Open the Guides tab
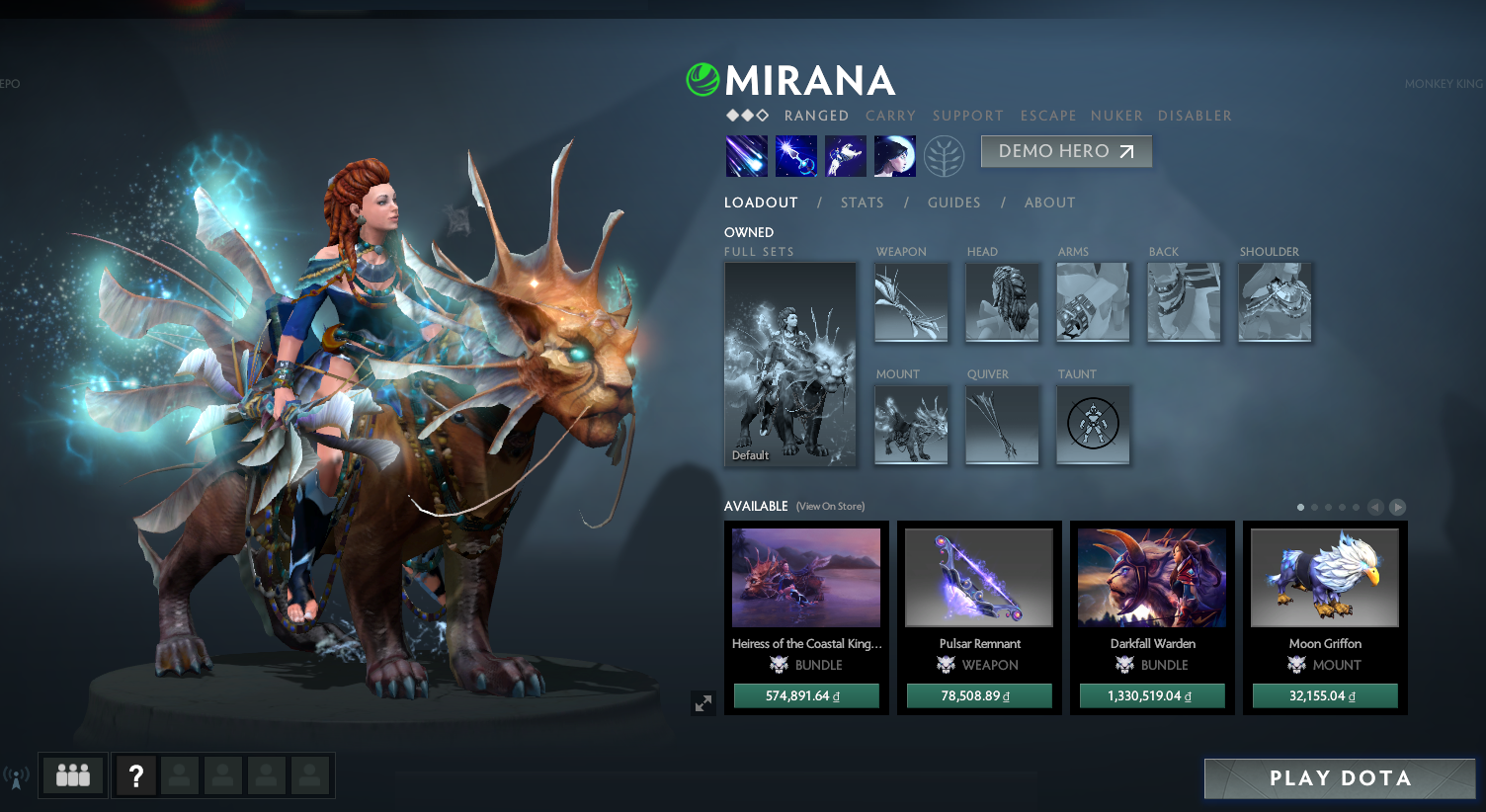This screenshot has width=1486, height=812. 953,203
